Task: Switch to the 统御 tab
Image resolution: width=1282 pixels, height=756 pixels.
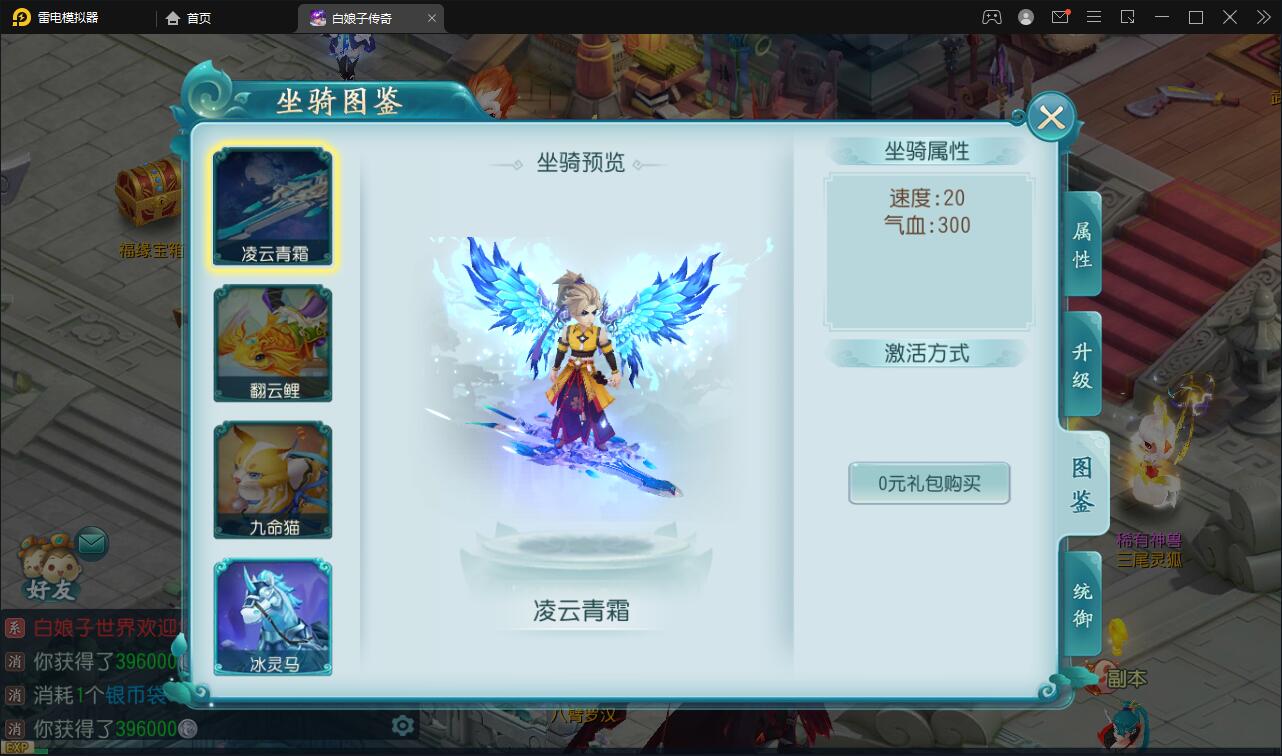Action: (x=1081, y=601)
